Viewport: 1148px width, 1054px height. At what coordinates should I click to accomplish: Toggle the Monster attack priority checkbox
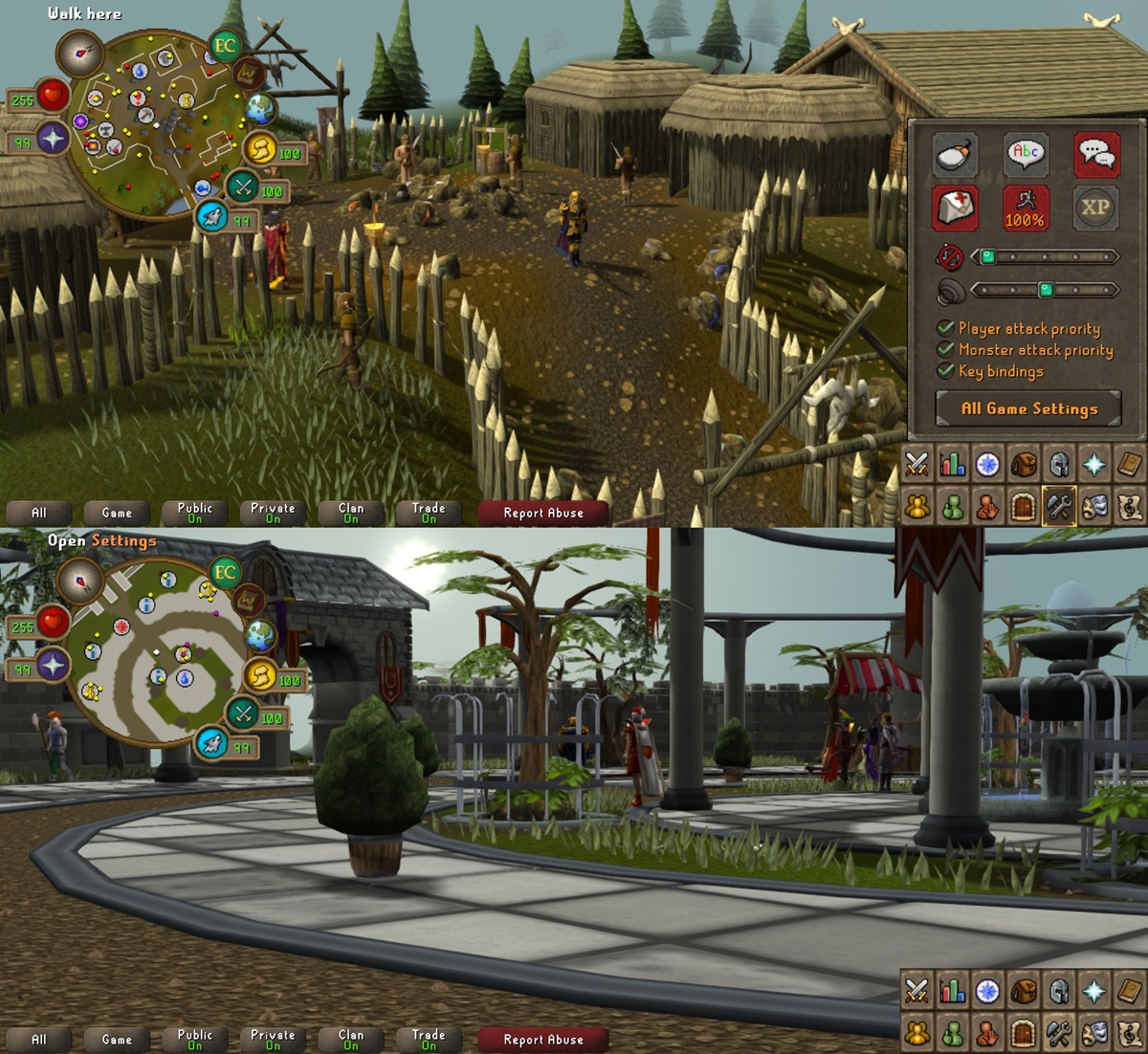pos(946,350)
